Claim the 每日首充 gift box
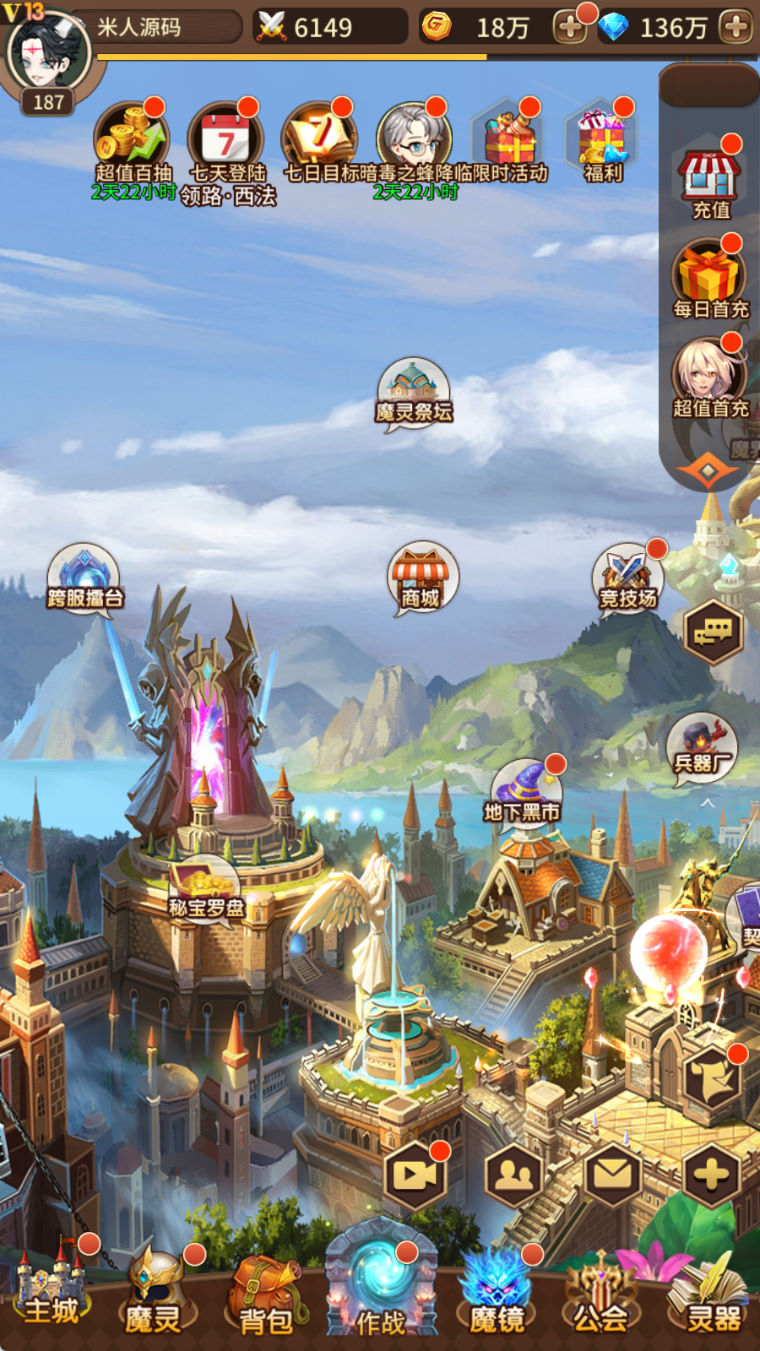 pyautogui.click(x=711, y=273)
